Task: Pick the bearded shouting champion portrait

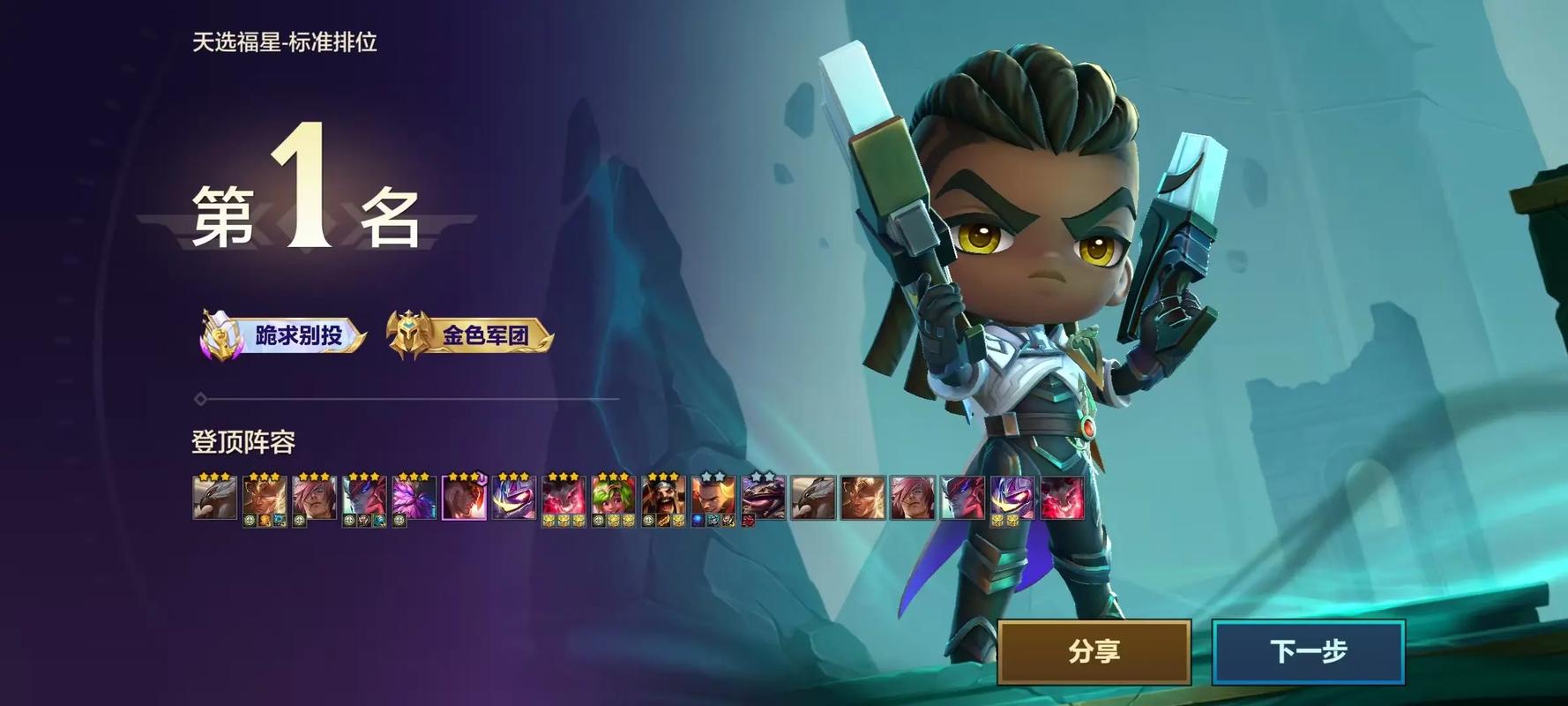Action: [664, 497]
